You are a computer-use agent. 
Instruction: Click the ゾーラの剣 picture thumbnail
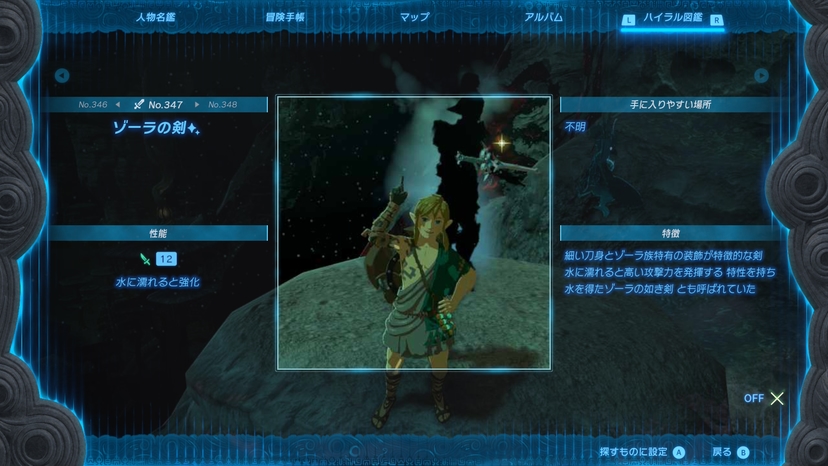413,232
